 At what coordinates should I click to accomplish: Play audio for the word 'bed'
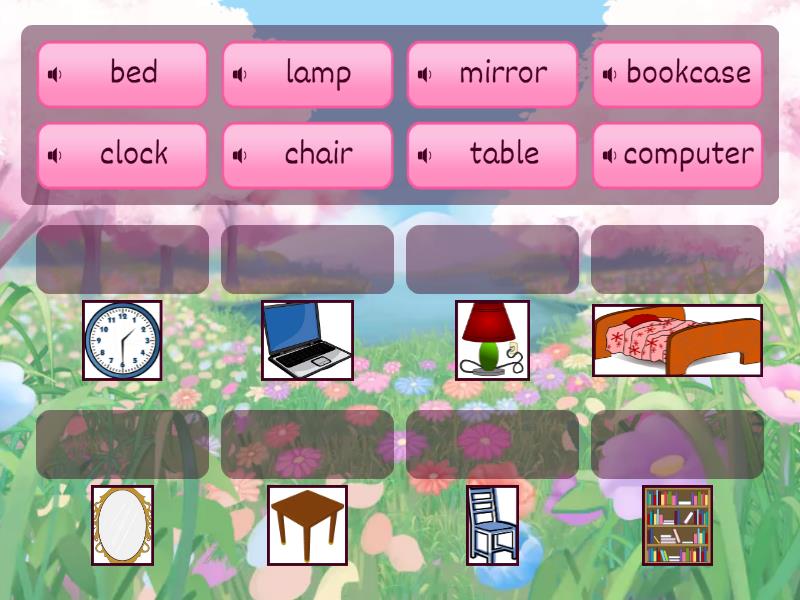click(x=55, y=74)
